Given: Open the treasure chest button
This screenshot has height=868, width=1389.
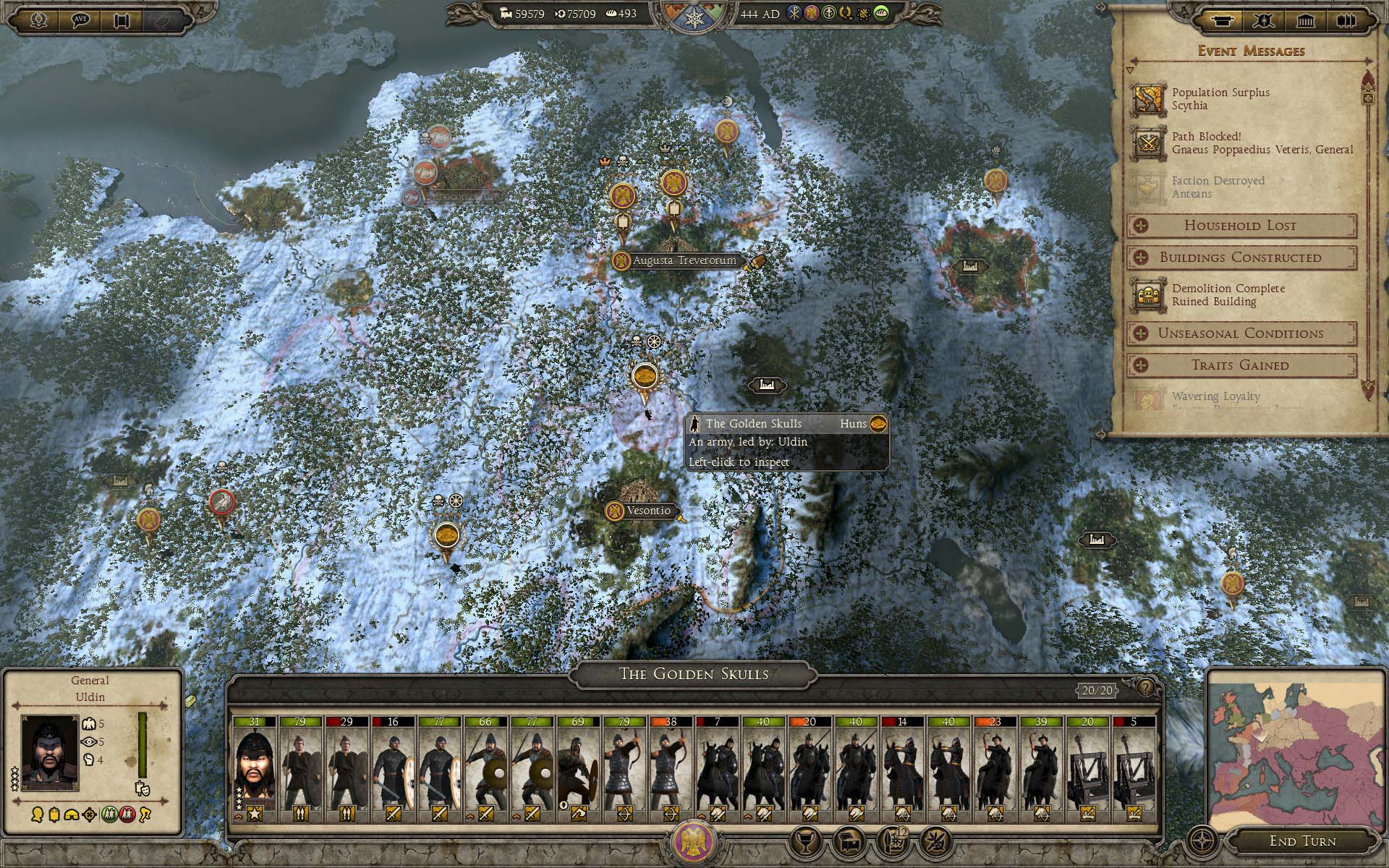Looking at the screenshot, I should (x=848, y=841).
